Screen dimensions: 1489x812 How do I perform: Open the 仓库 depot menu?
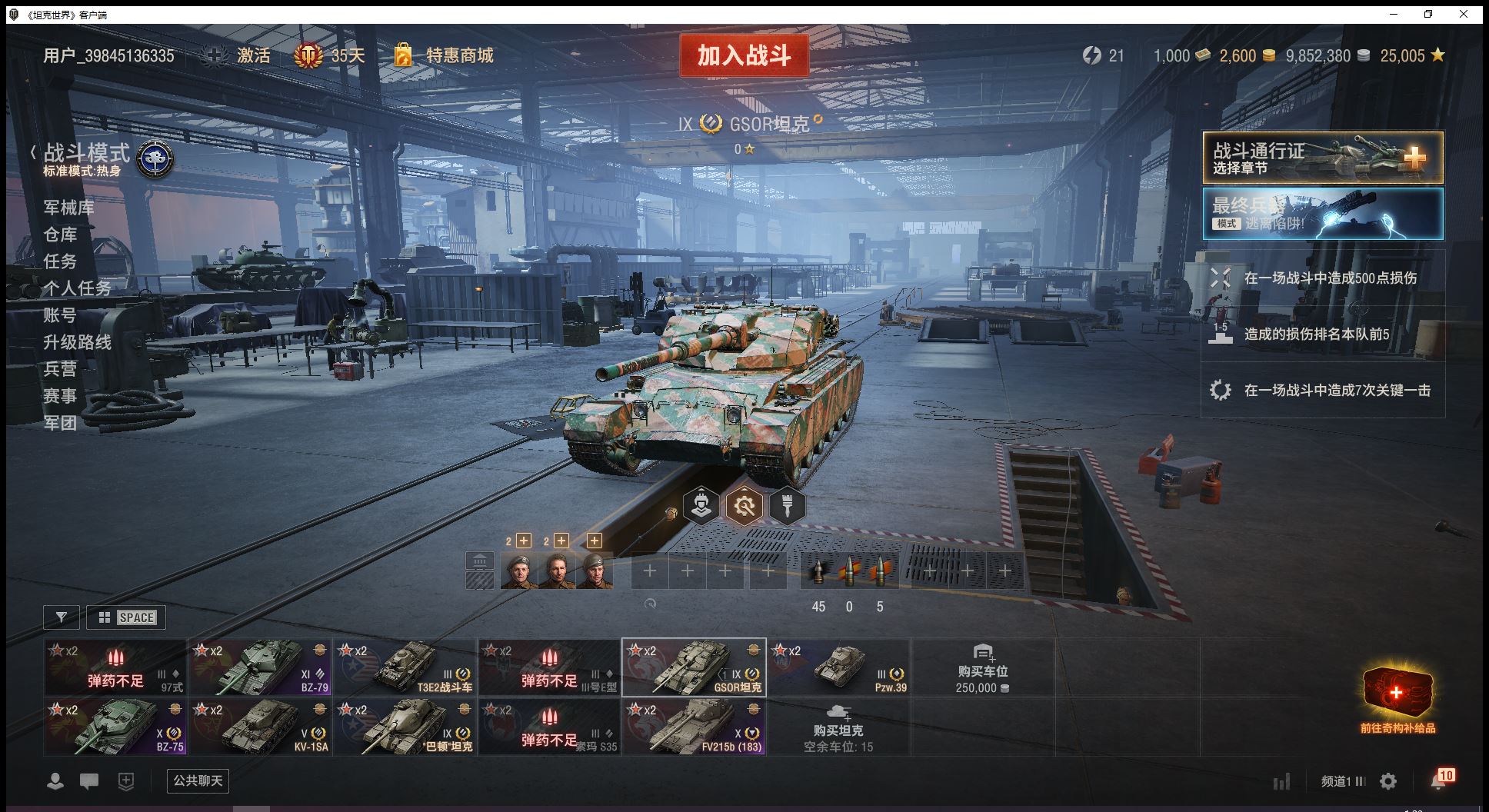[x=60, y=235]
